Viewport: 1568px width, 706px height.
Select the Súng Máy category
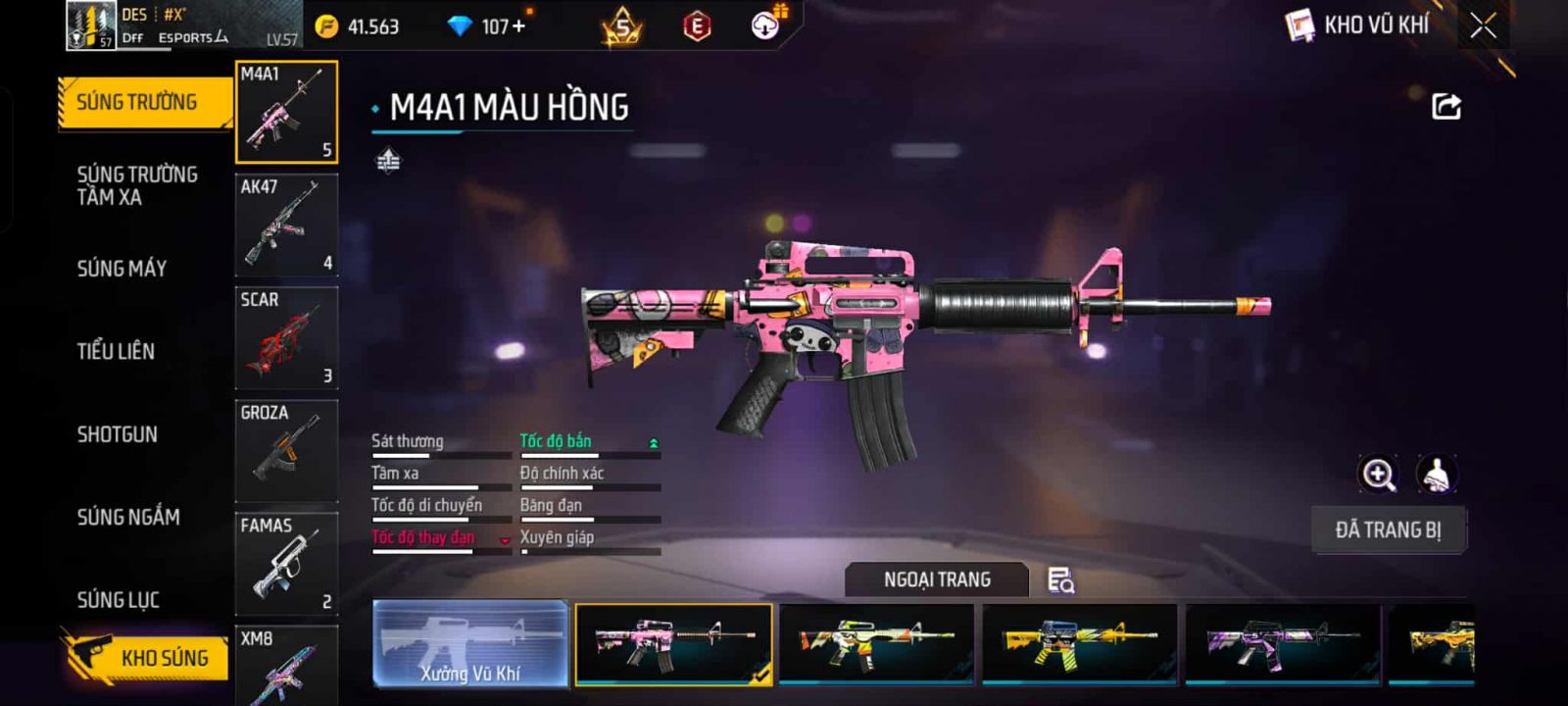click(122, 268)
